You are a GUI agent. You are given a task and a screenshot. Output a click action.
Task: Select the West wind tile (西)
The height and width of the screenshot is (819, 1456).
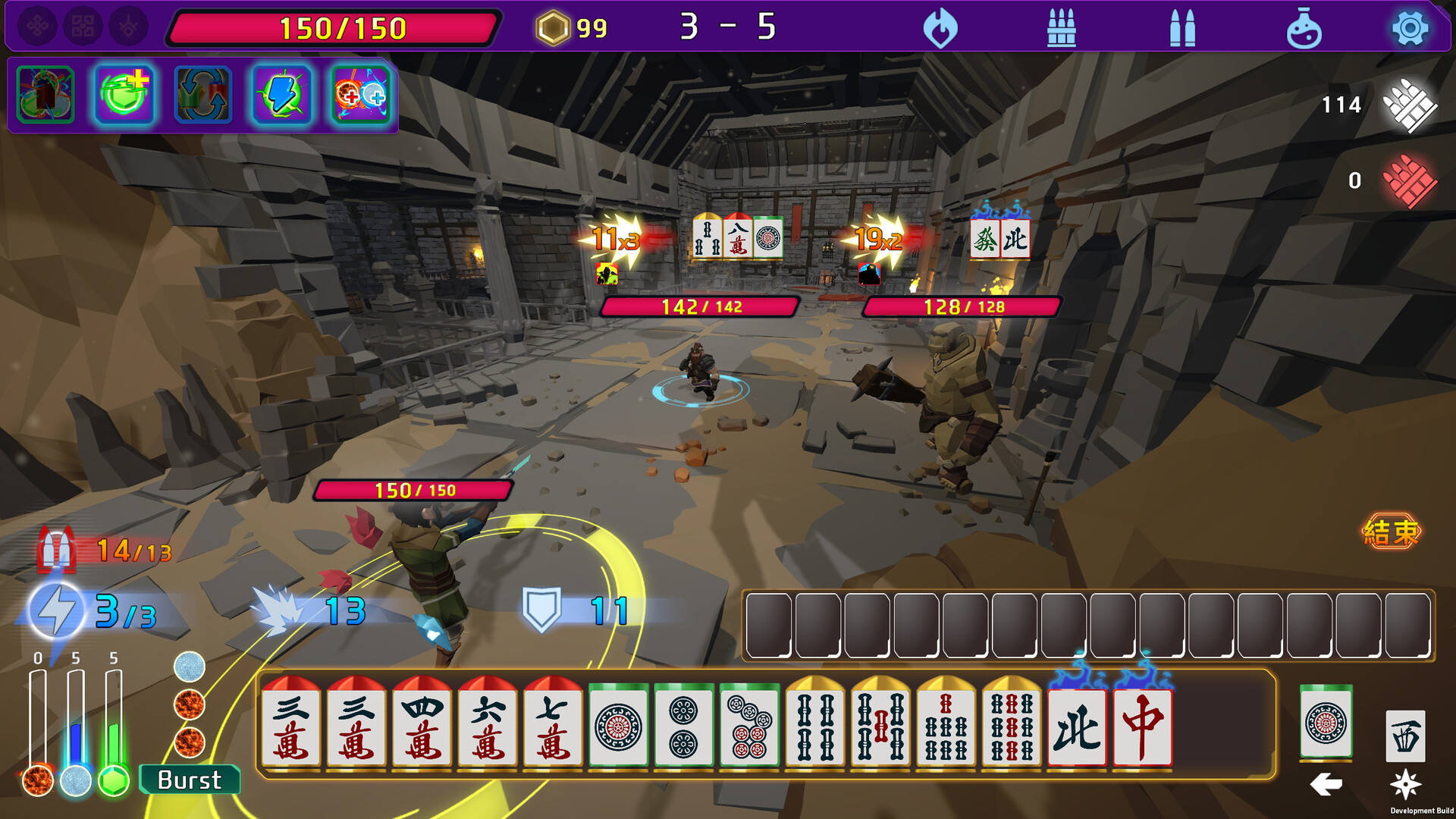tap(1404, 736)
